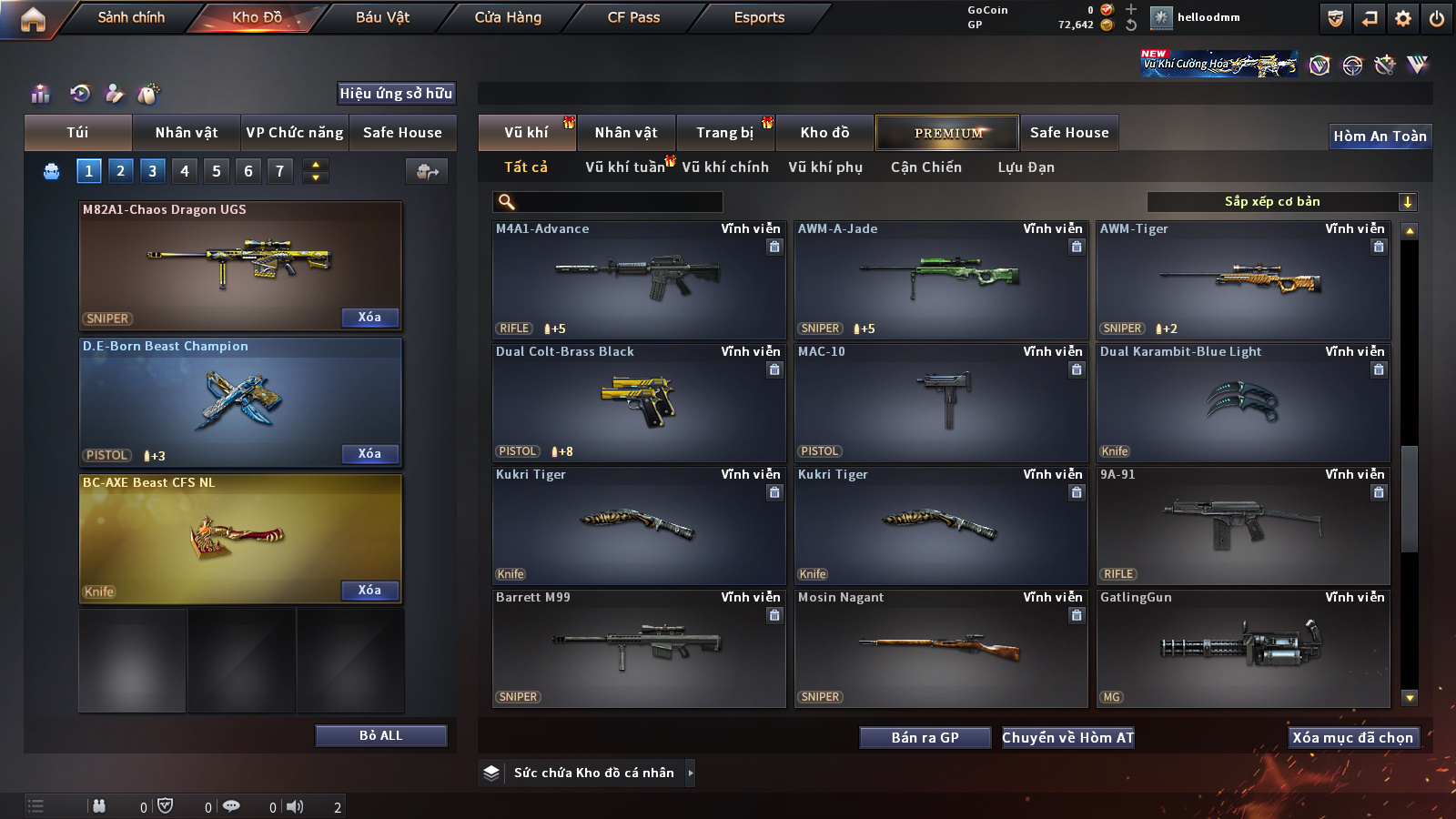Image resolution: width=1456 pixels, height=819 pixels.
Task: Click Chuyển về Hòm AT button
Action: (1067, 738)
